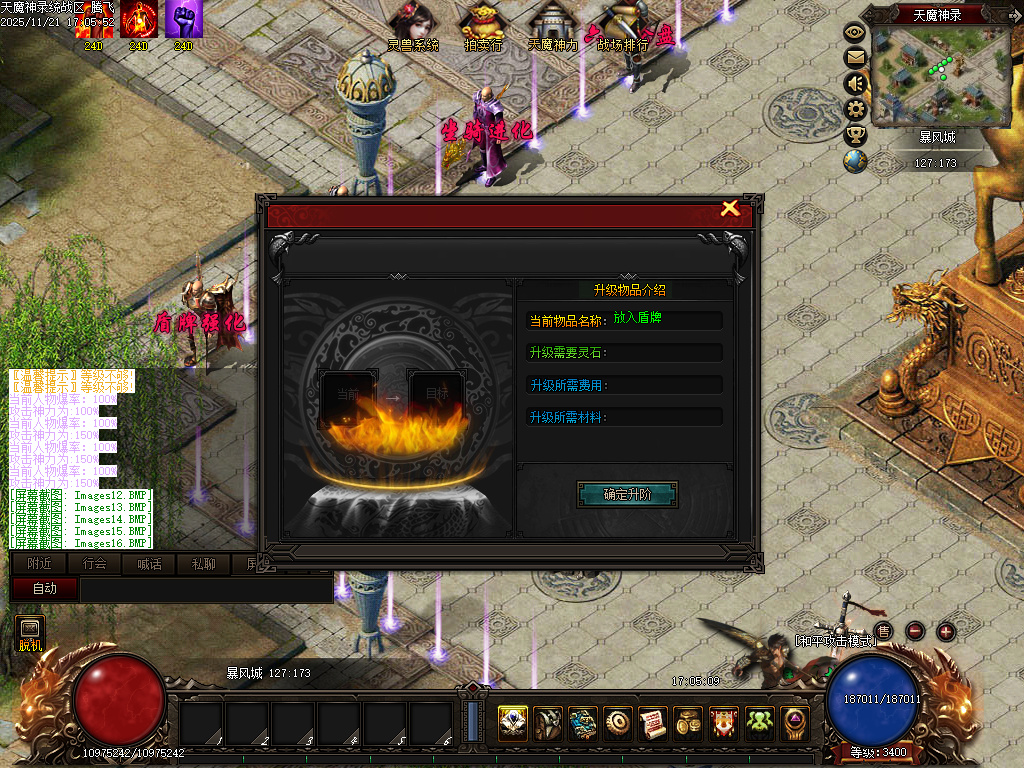Open the mail envelope icon
The image size is (1024, 768).
click(x=855, y=57)
